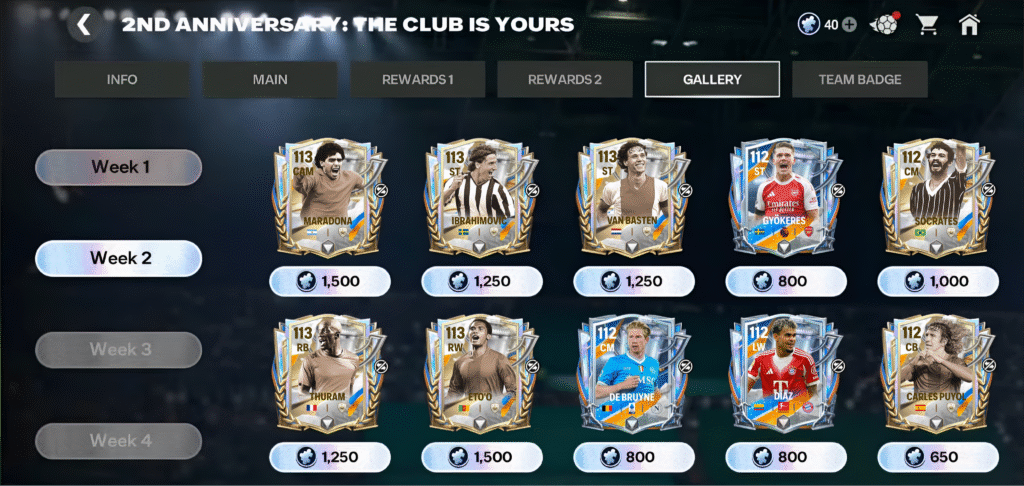1024x486 pixels.
Task: Select the Maradona player card
Action: pyautogui.click(x=330, y=200)
